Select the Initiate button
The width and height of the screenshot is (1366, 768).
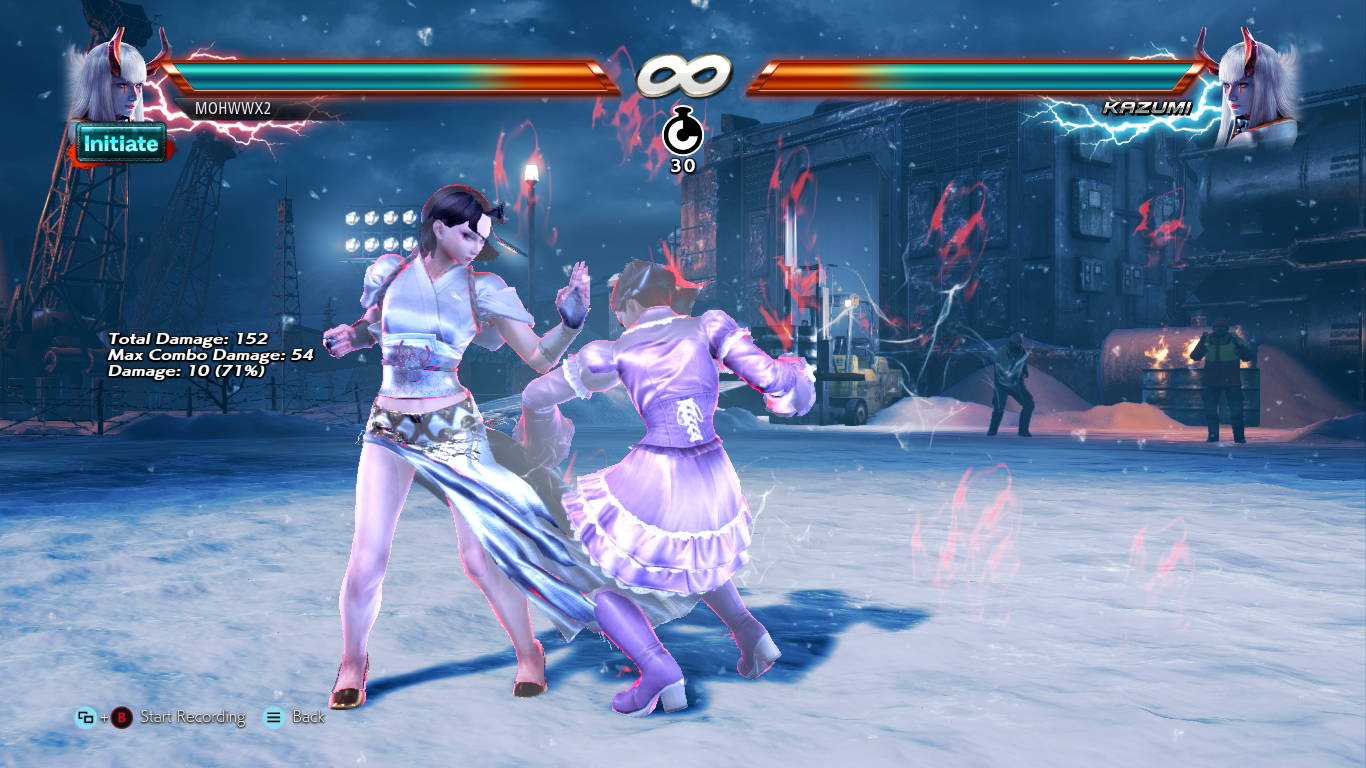pos(119,142)
